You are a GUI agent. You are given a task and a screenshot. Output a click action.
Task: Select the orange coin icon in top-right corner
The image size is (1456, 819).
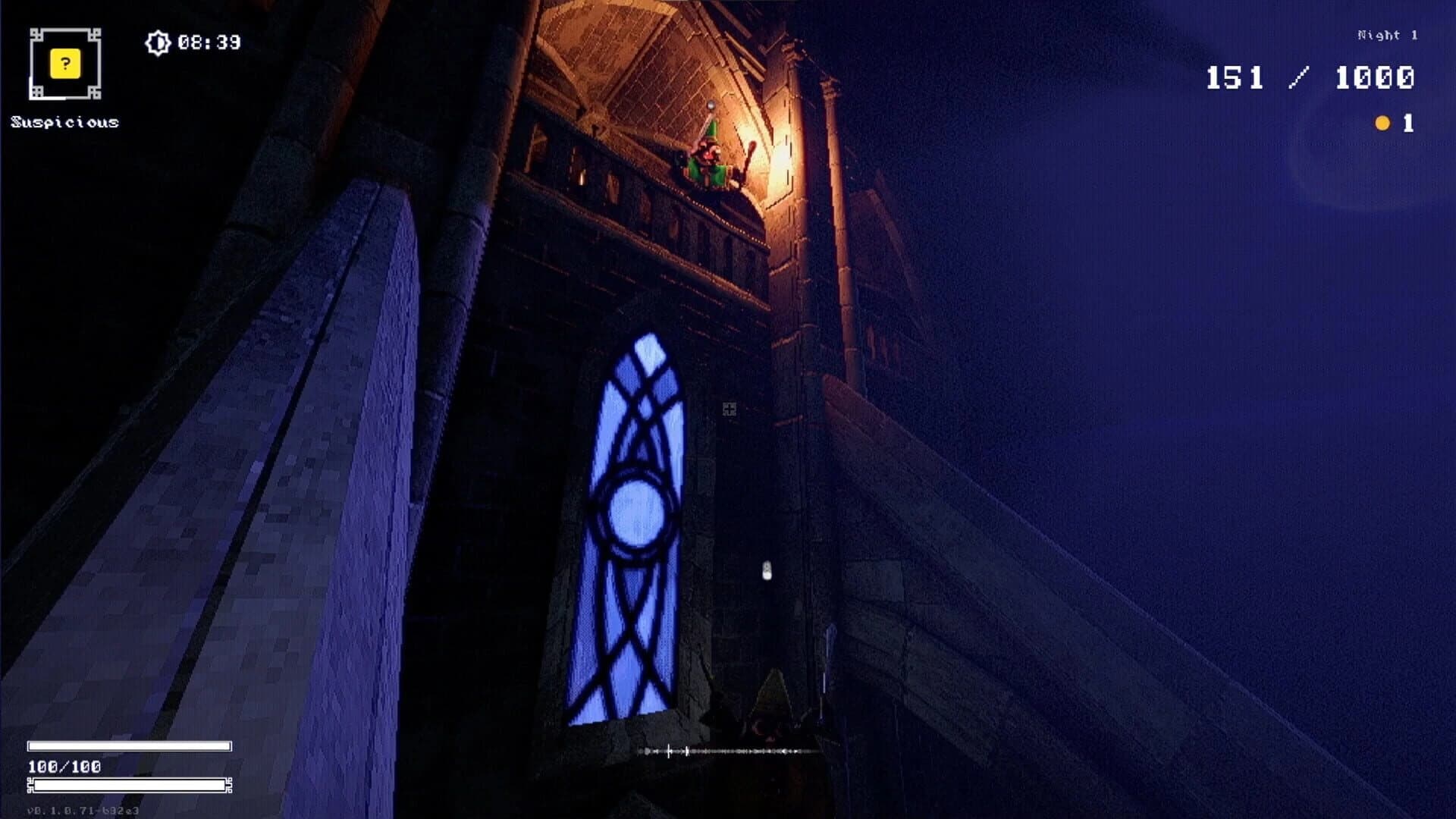pos(1382,123)
